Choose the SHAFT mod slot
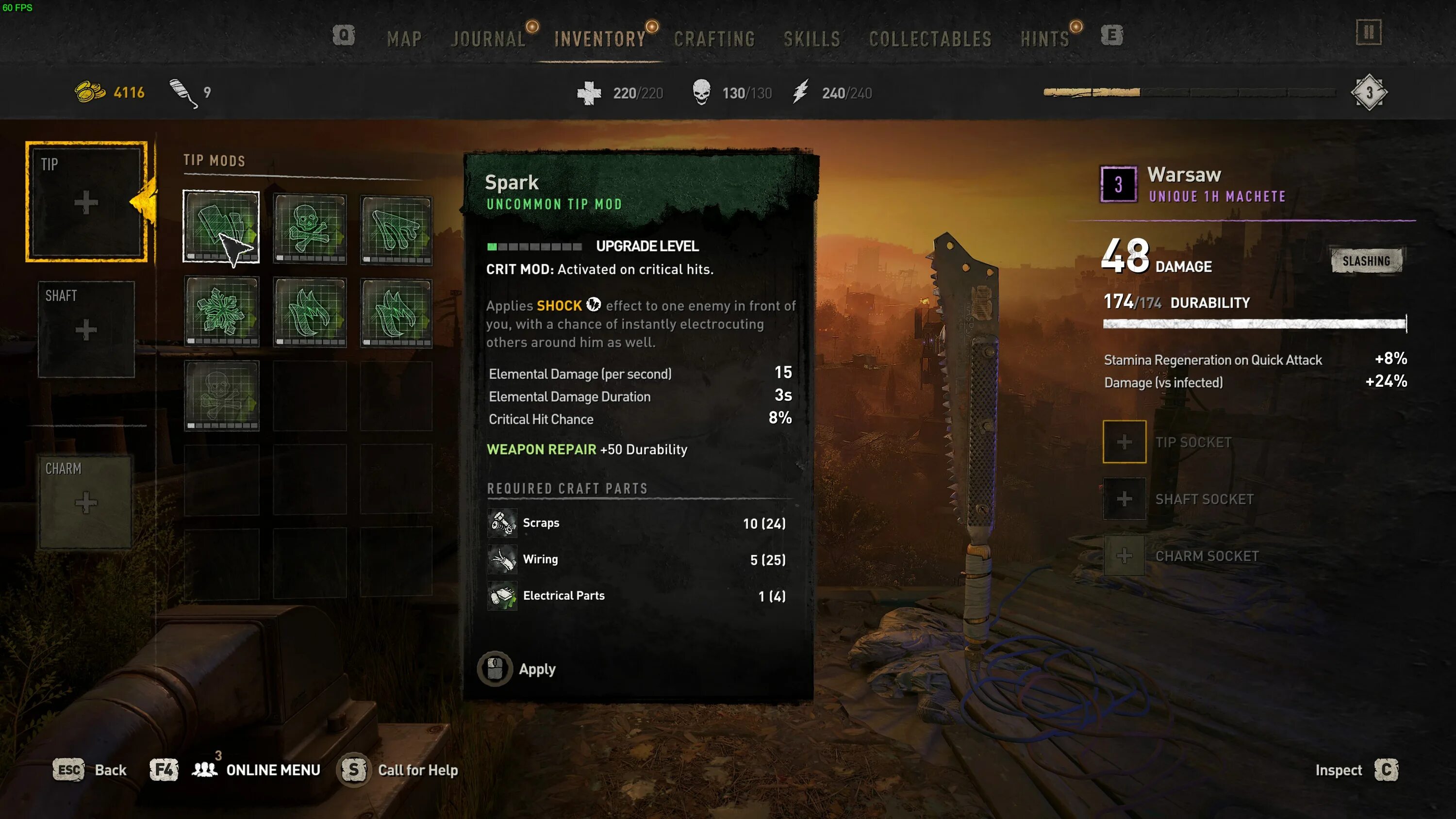Image resolution: width=1456 pixels, height=819 pixels. (86, 329)
